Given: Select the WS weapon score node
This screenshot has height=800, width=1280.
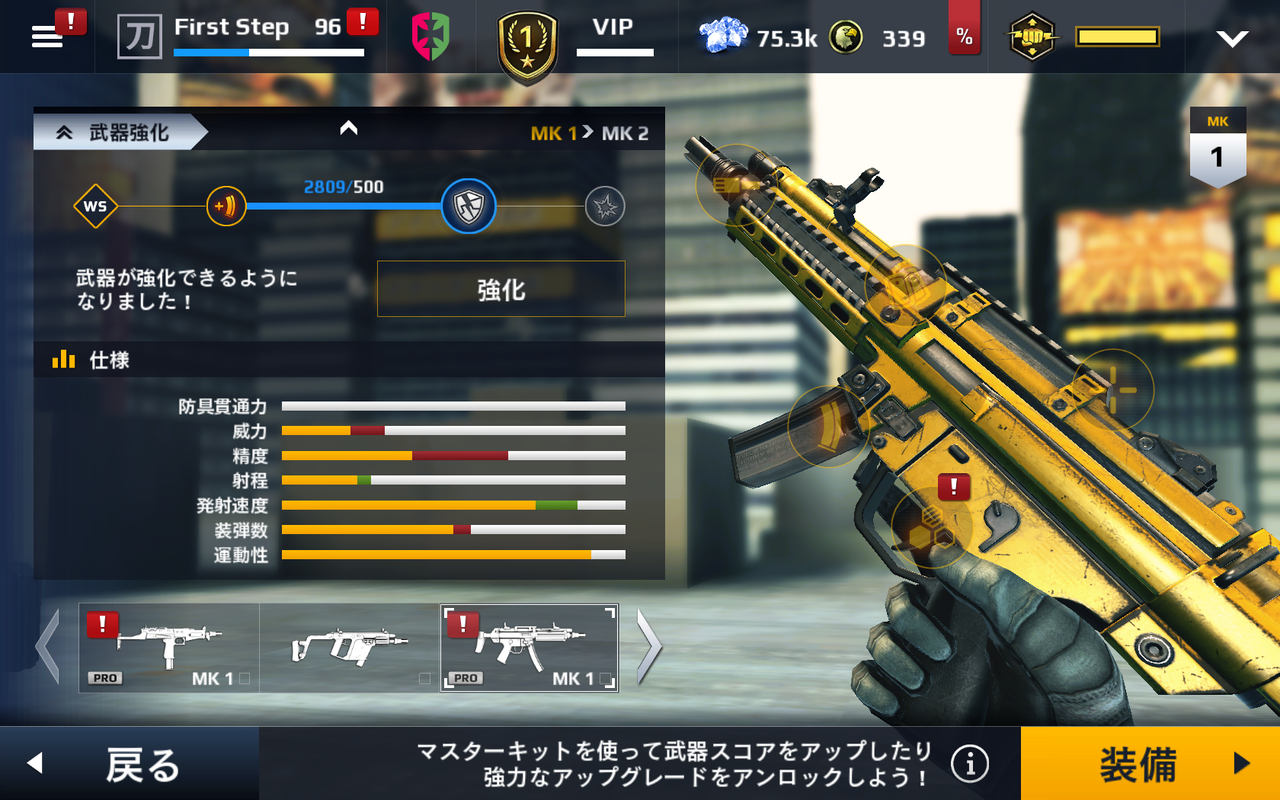Looking at the screenshot, I should [97, 208].
